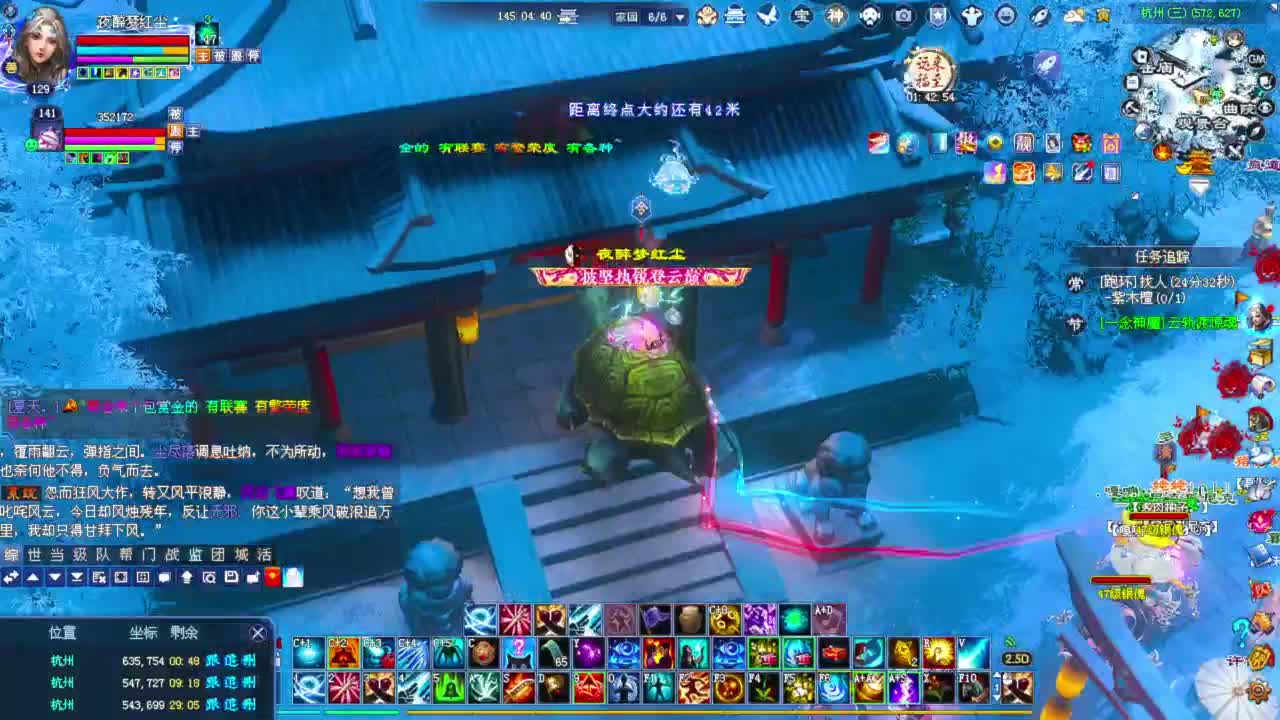1280x720 pixels.
Task: Toggle the scroll-to-bottom arrow in chat toolbar
Action: coord(77,577)
